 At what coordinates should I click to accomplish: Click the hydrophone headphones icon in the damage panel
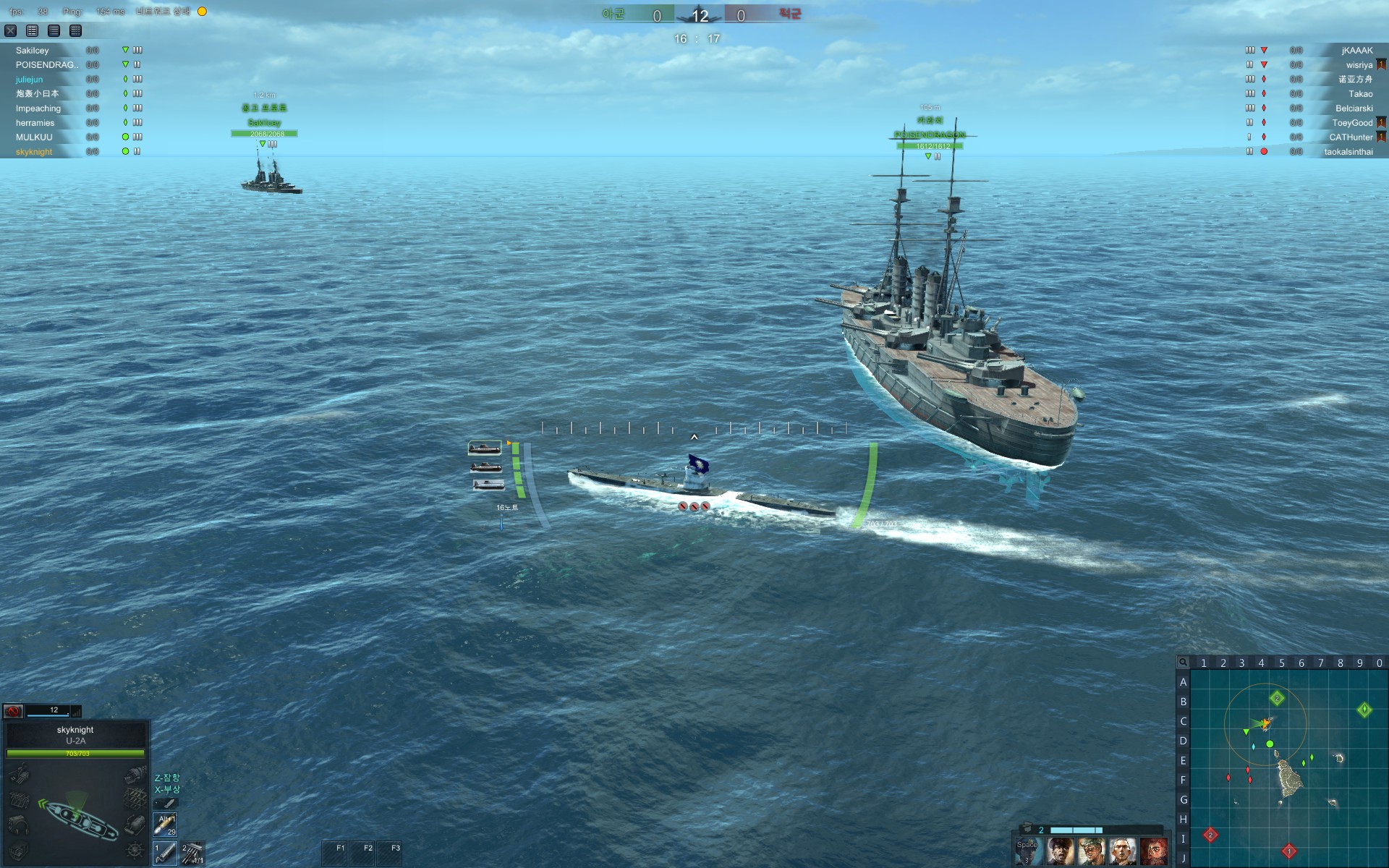(x=19, y=825)
